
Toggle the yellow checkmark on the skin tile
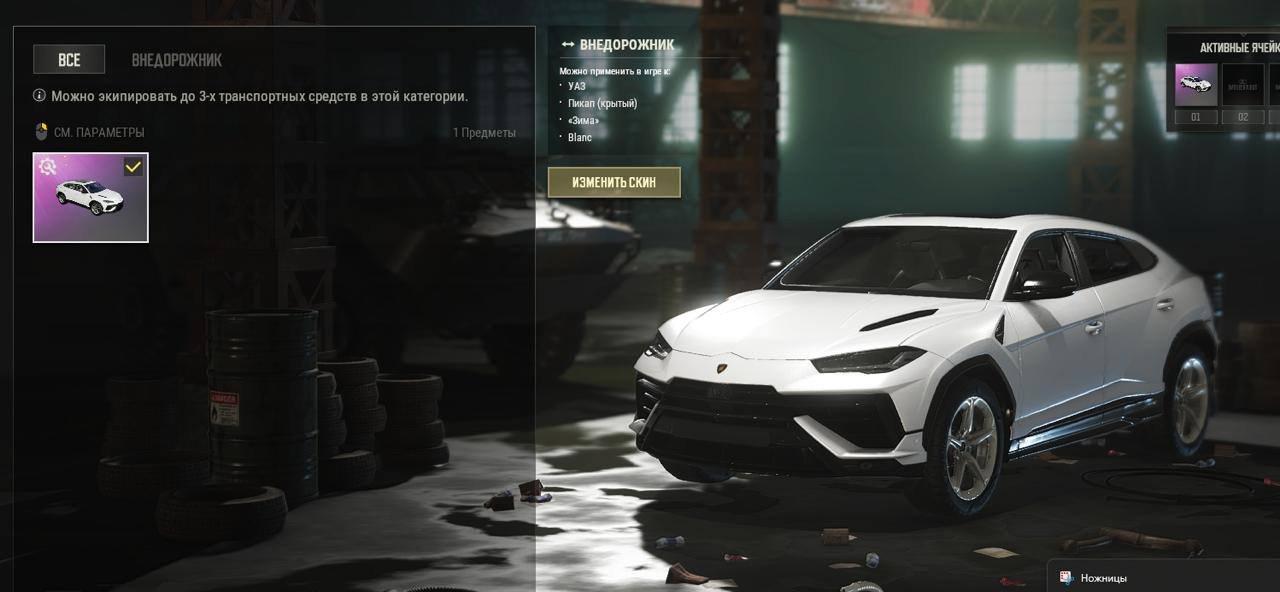point(133,167)
